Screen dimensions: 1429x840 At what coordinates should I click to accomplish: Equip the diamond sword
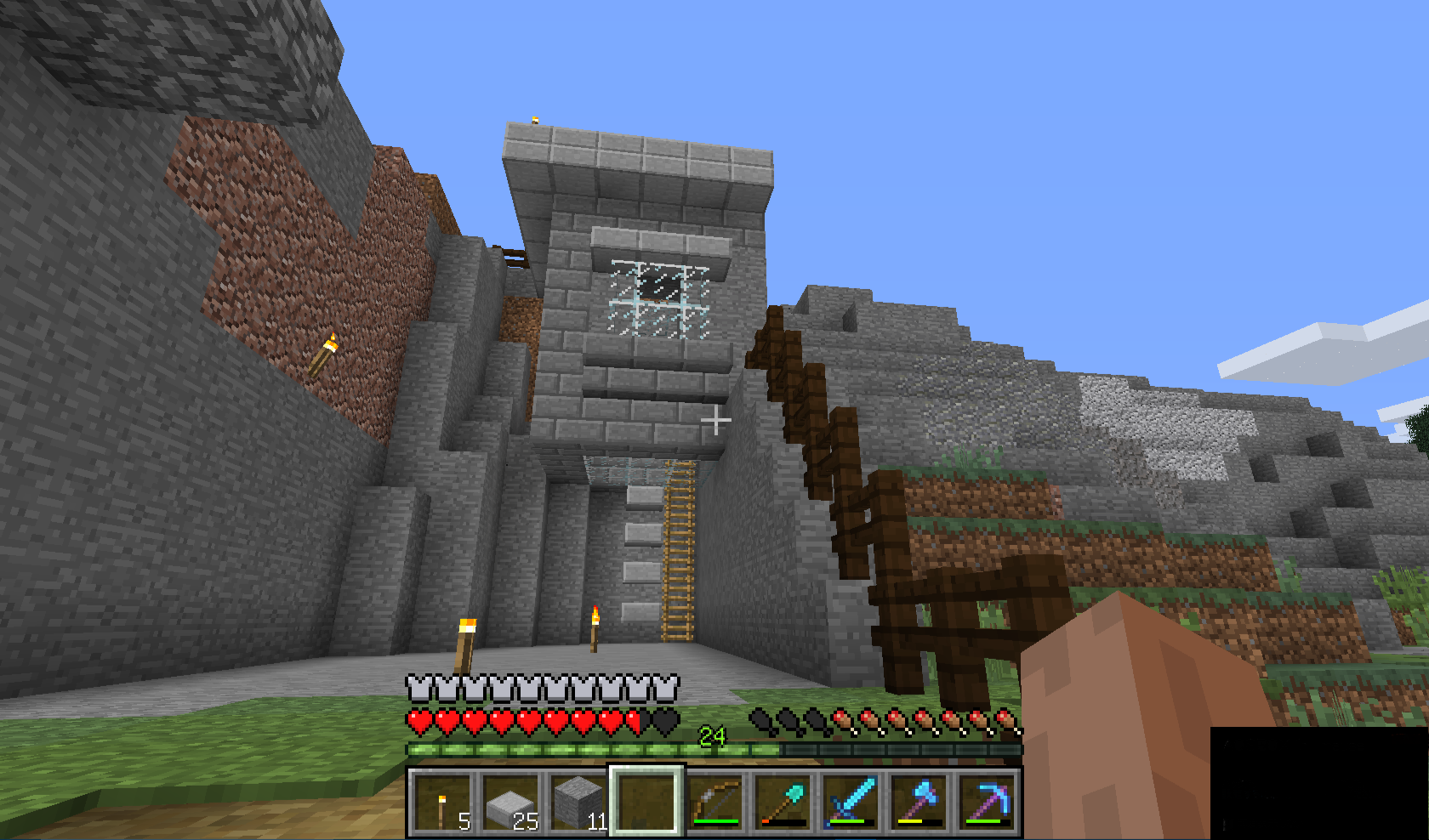click(851, 803)
